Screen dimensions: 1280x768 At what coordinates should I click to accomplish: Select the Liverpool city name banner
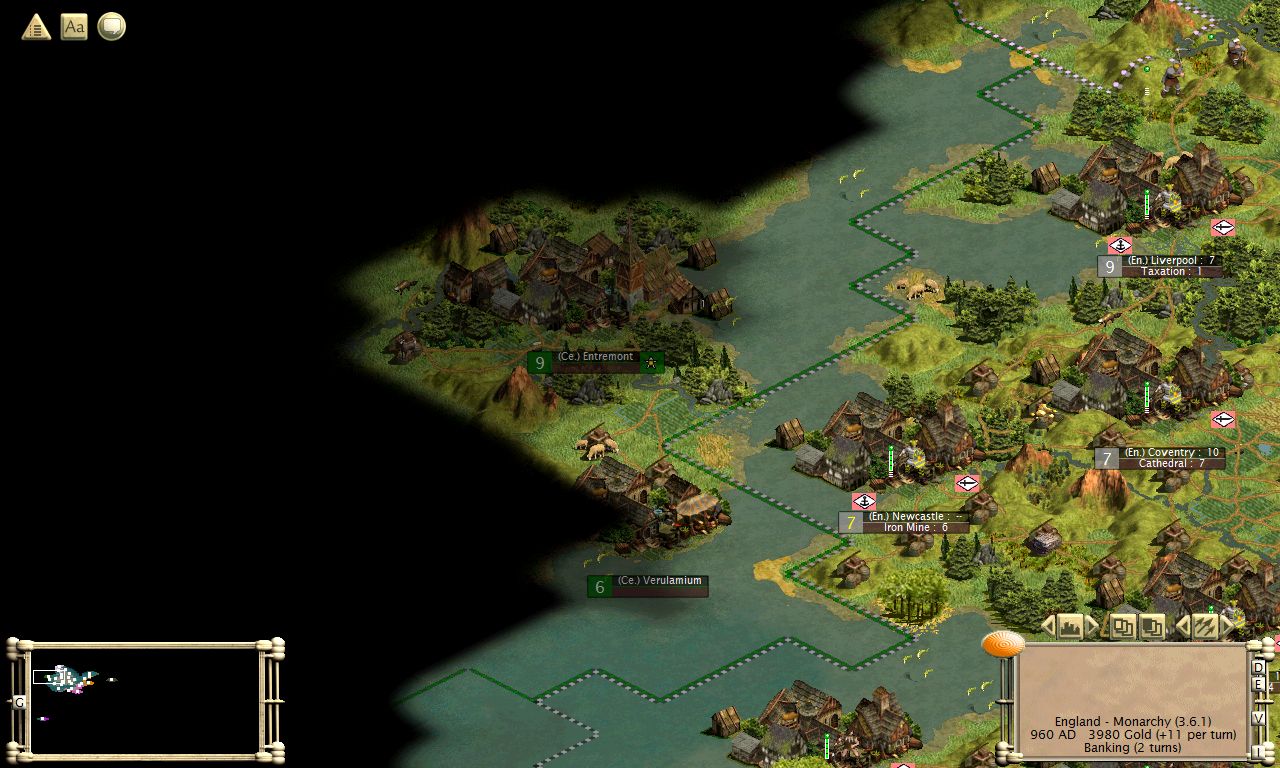click(1170, 261)
